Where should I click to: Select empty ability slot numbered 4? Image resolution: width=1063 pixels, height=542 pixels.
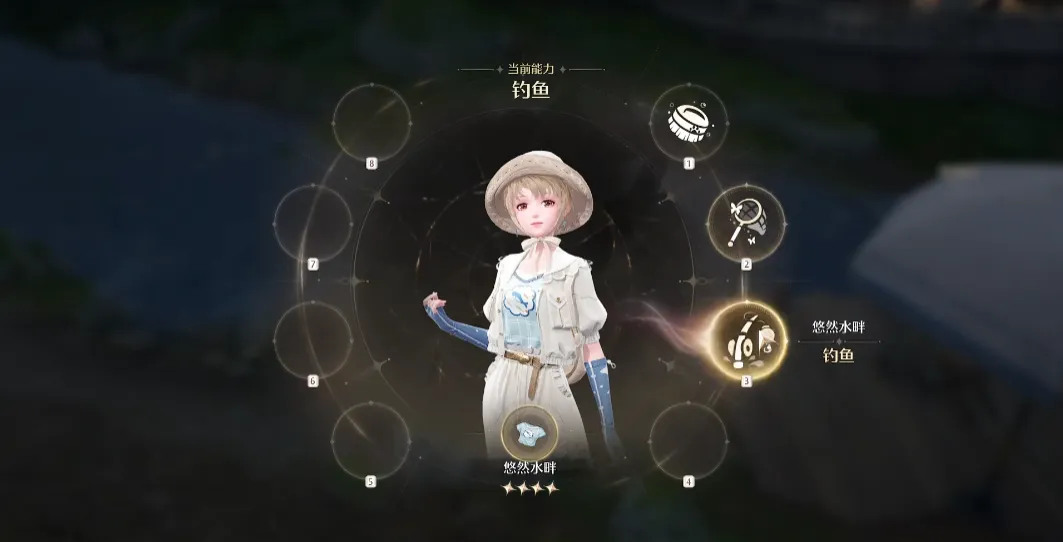click(688, 440)
